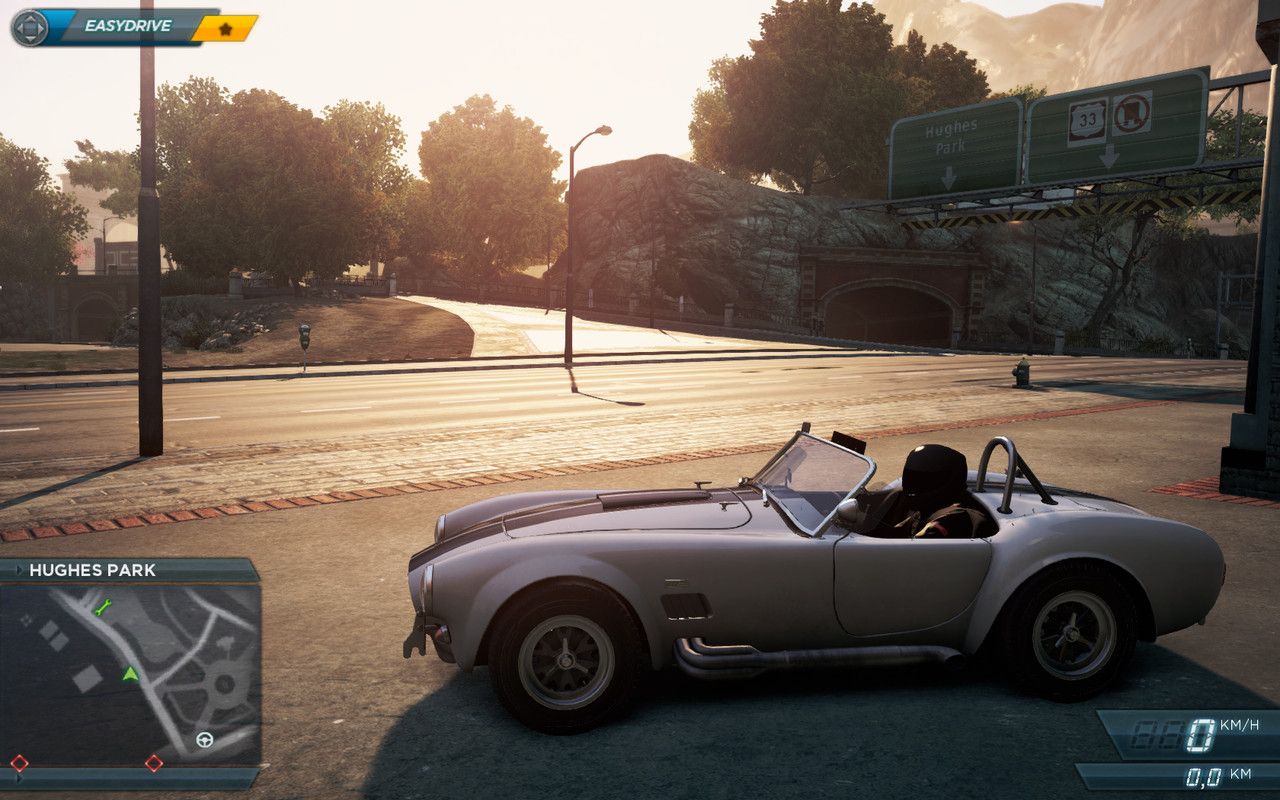Select the steering wheel marker on minimap
This screenshot has height=800, width=1280.
205,740
